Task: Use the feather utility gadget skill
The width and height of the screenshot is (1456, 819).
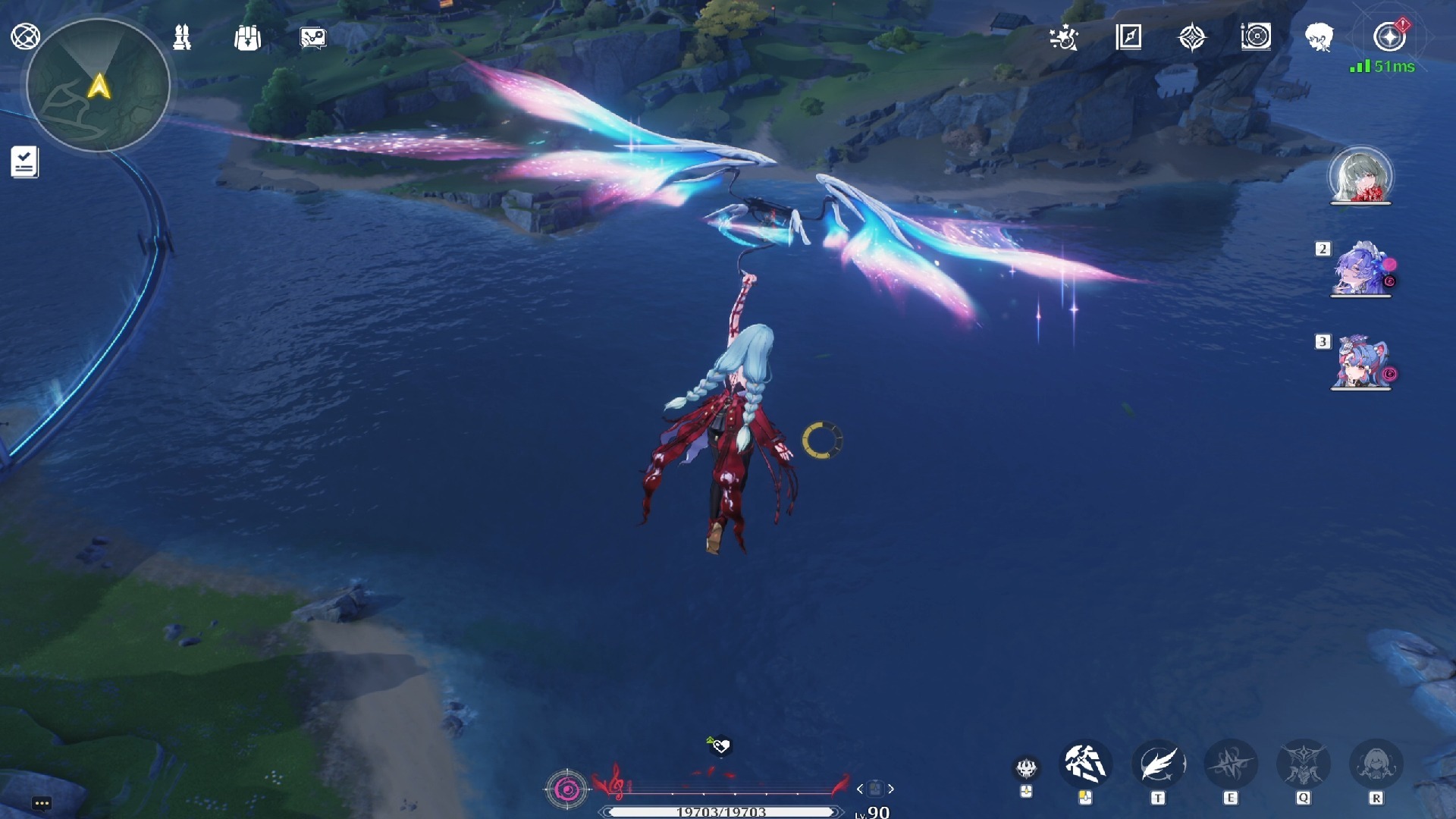Action: (1158, 764)
